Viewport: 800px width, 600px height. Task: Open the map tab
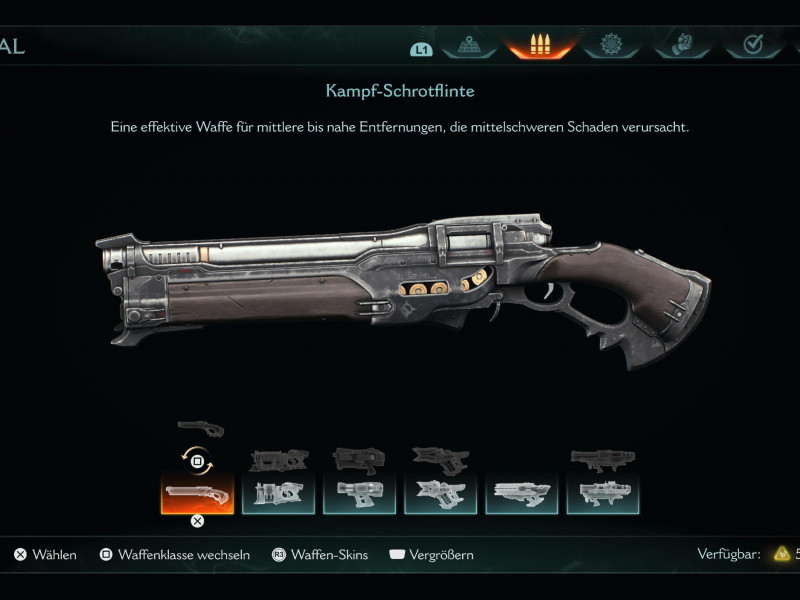pyautogui.click(x=471, y=45)
